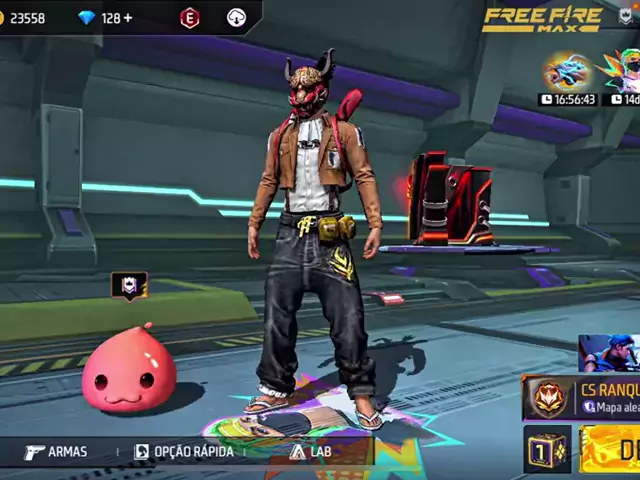
Task: Open the lightning gun event with timer
Action: 567,73
